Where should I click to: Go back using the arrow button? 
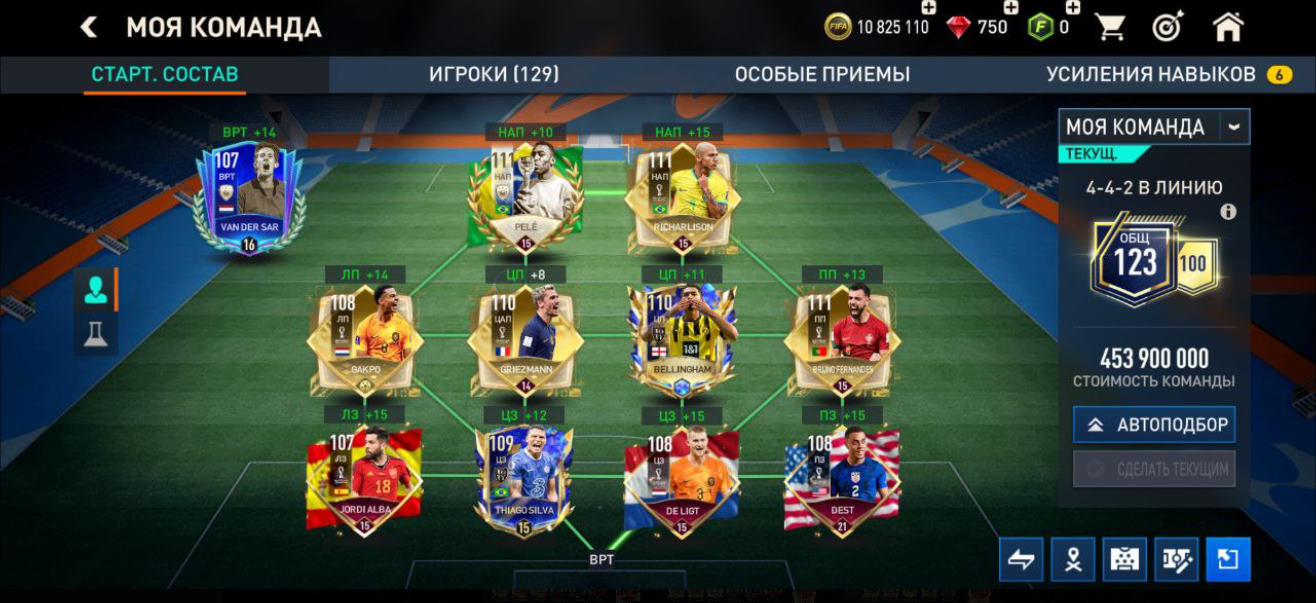[89, 27]
